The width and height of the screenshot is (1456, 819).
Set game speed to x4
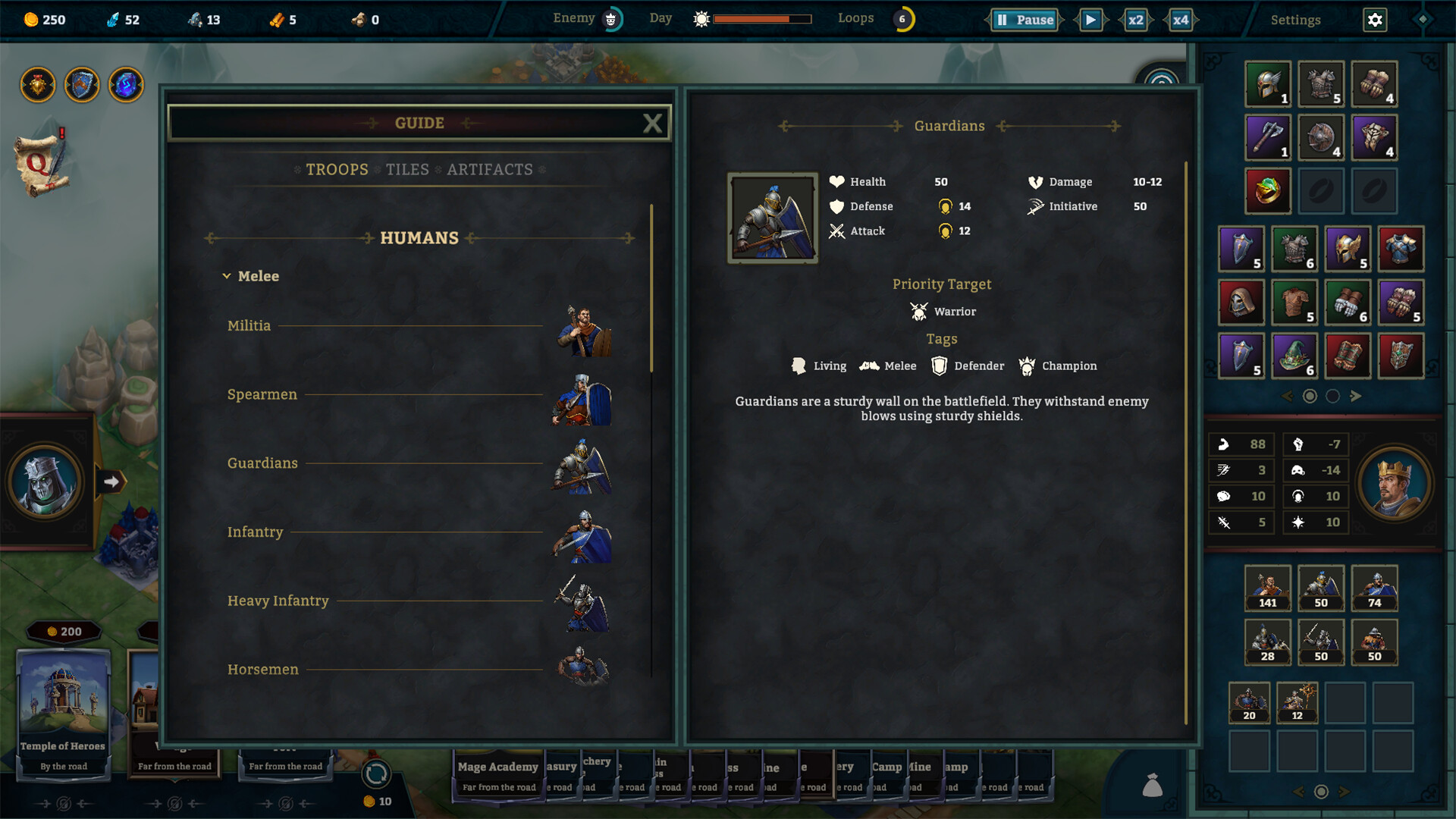(x=1181, y=20)
